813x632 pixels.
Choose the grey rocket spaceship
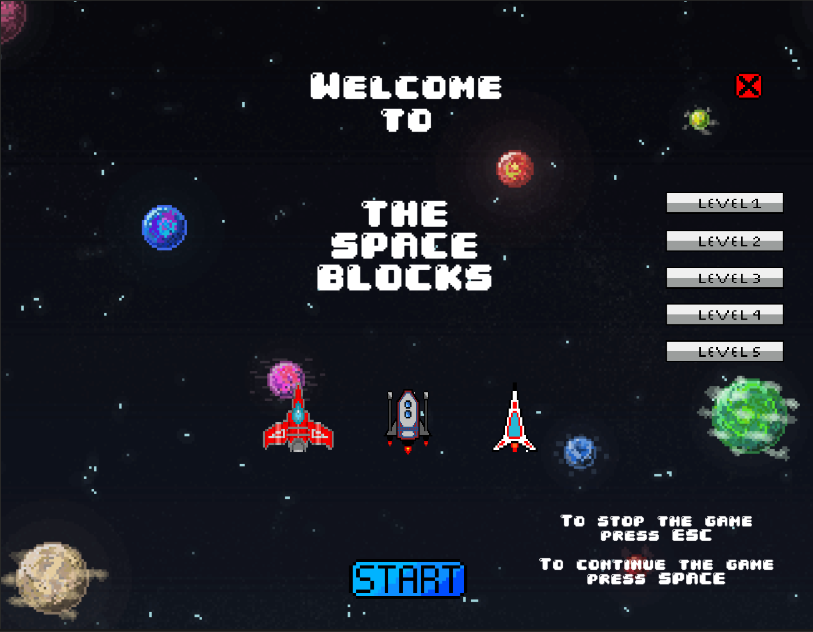[407, 418]
